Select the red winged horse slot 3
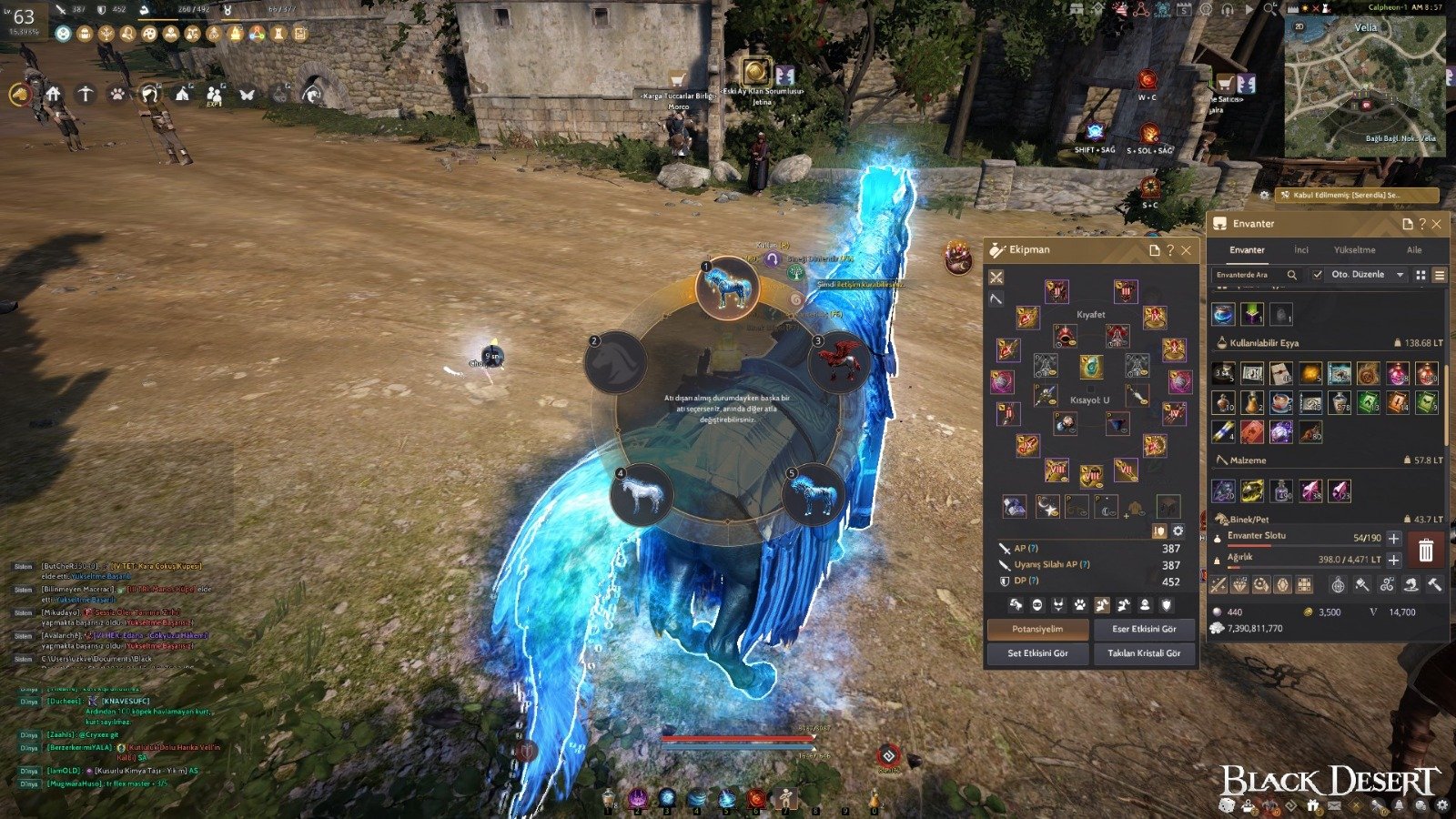This screenshot has width=1456, height=819. (x=839, y=363)
